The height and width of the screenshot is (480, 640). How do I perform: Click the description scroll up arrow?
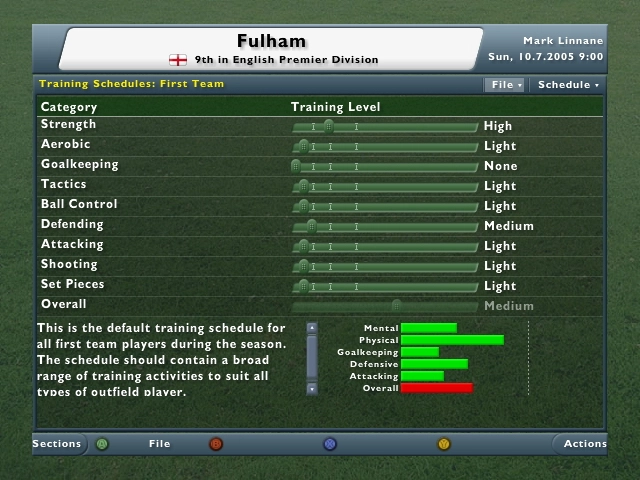pyautogui.click(x=312, y=327)
